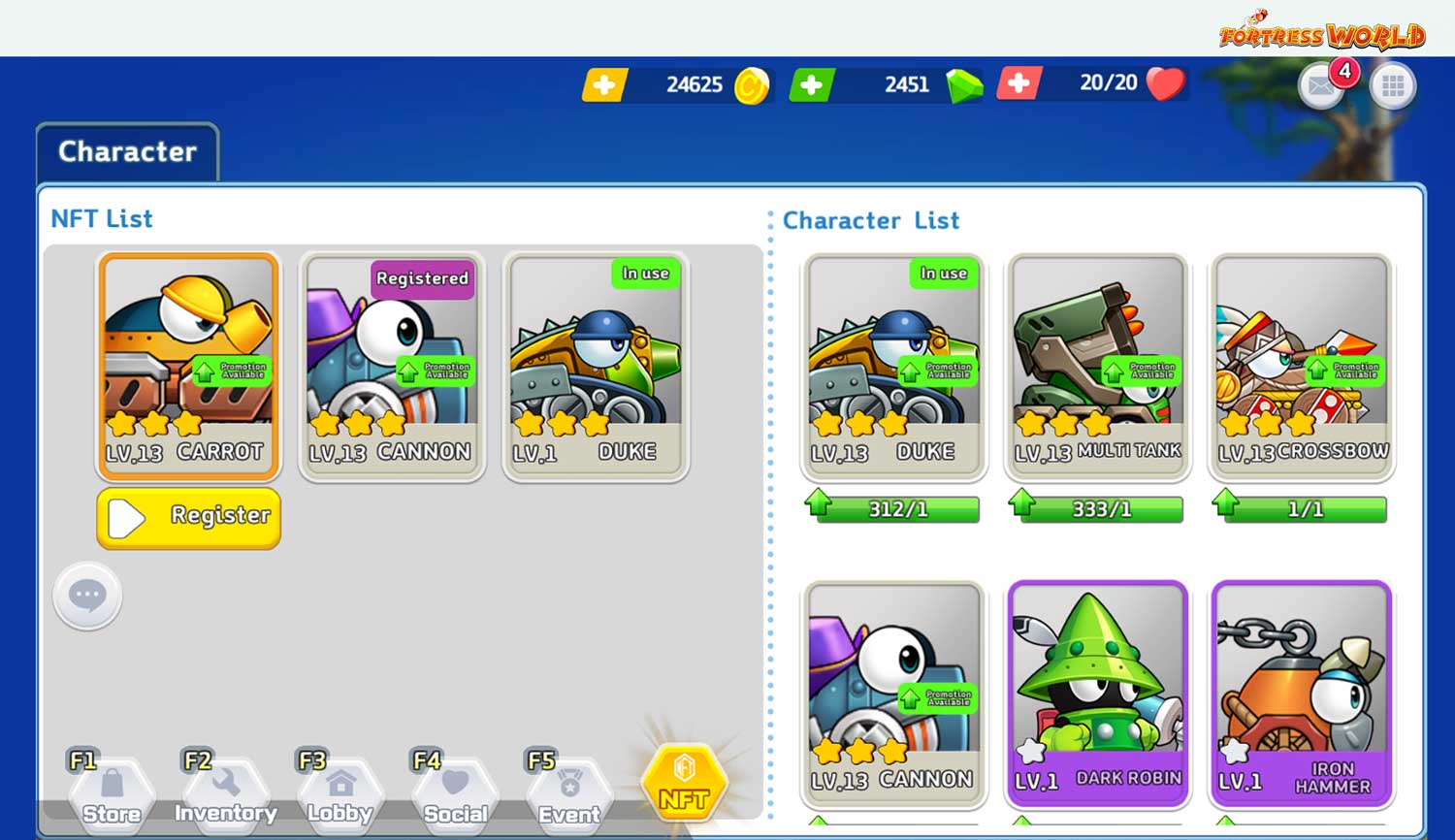
Task: Open the Social panel via the F4 heart icon
Action: point(453,788)
